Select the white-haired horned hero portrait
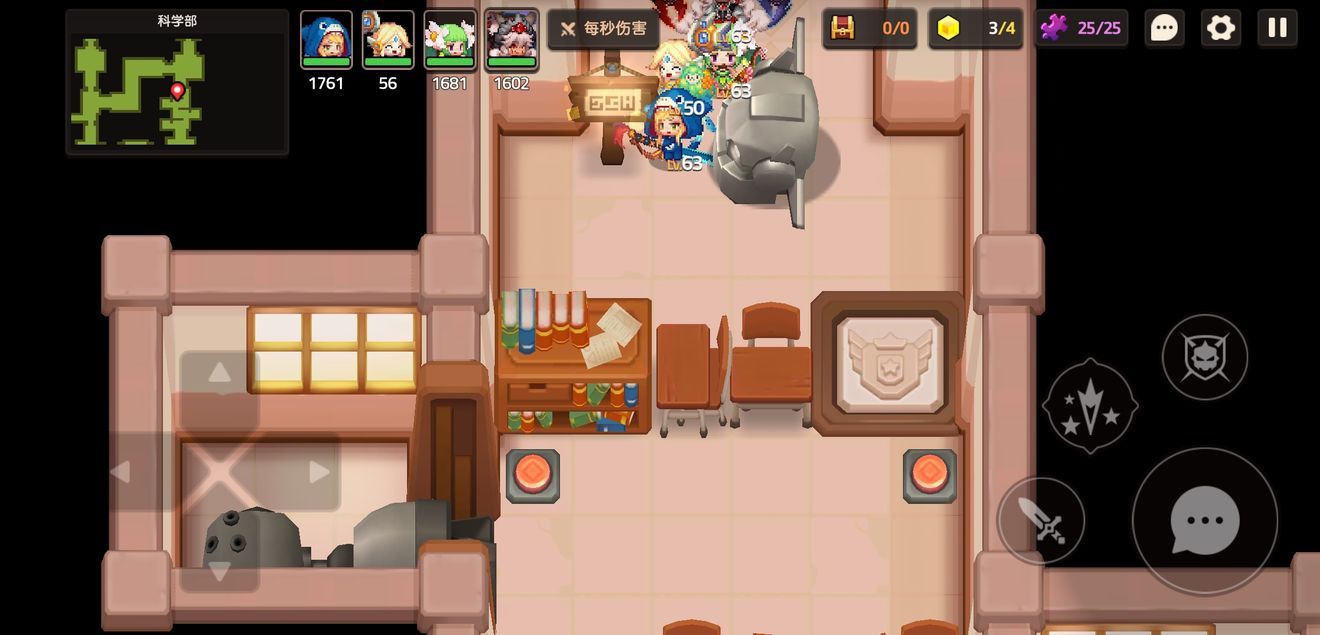Viewport: 1320px width, 635px height. pos(512,41)
